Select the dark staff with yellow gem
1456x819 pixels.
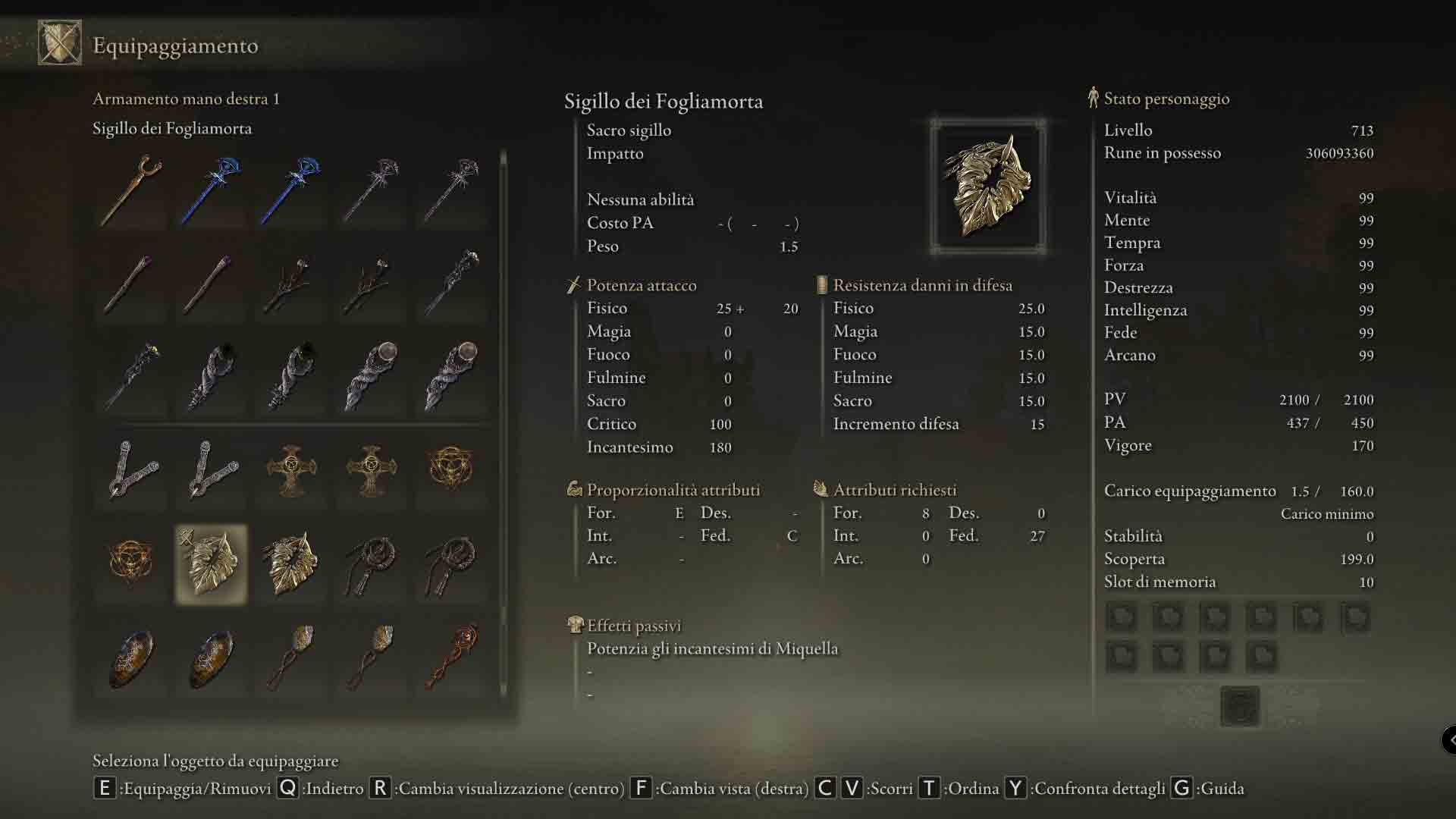[x=131, y=377]
